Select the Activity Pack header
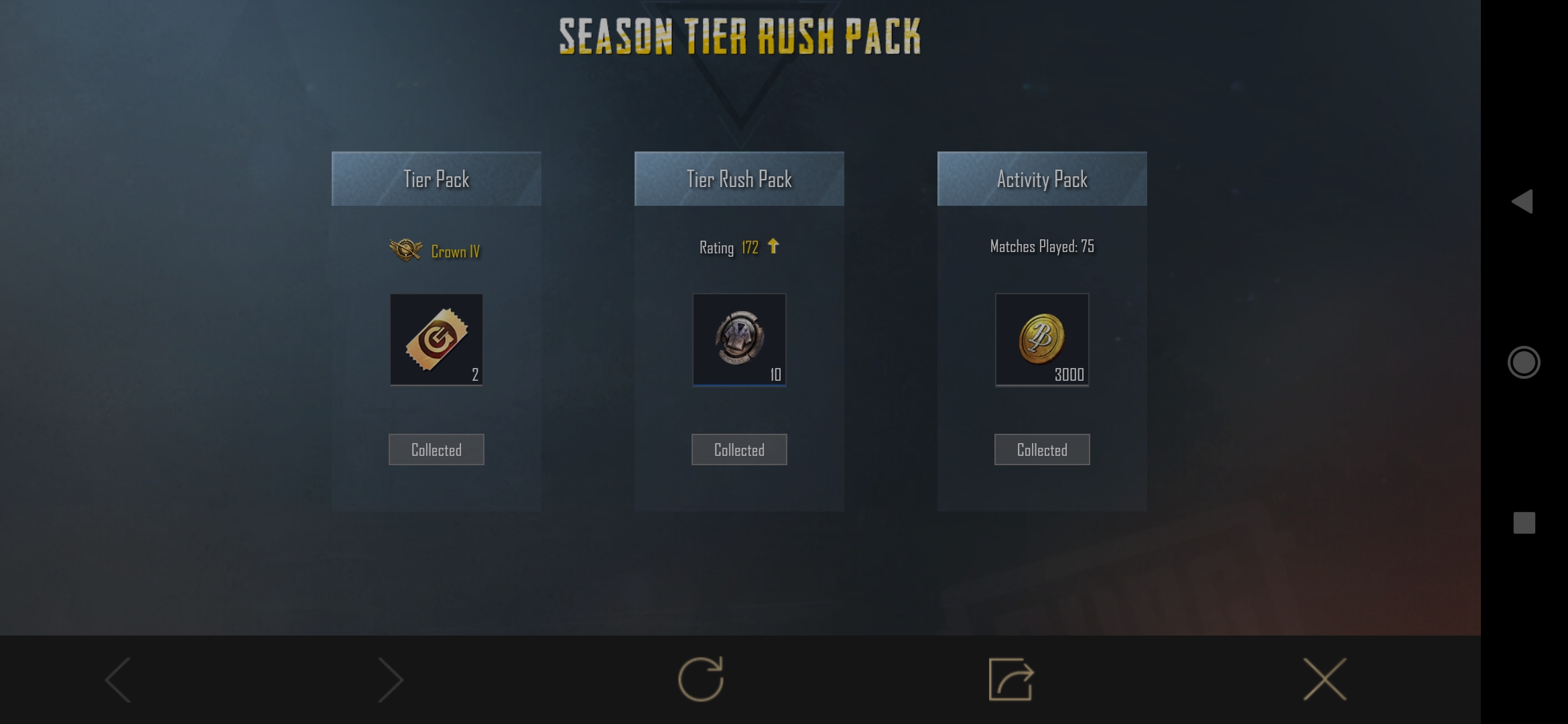 1042,178
